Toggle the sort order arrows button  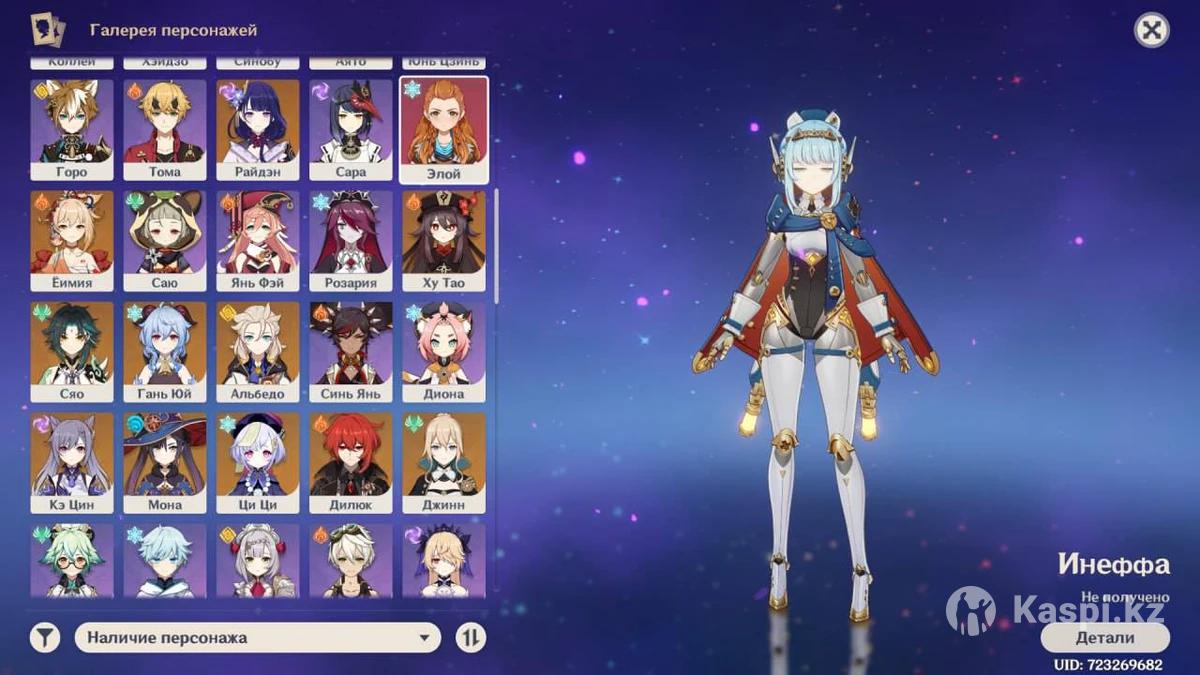click(470, 637)
